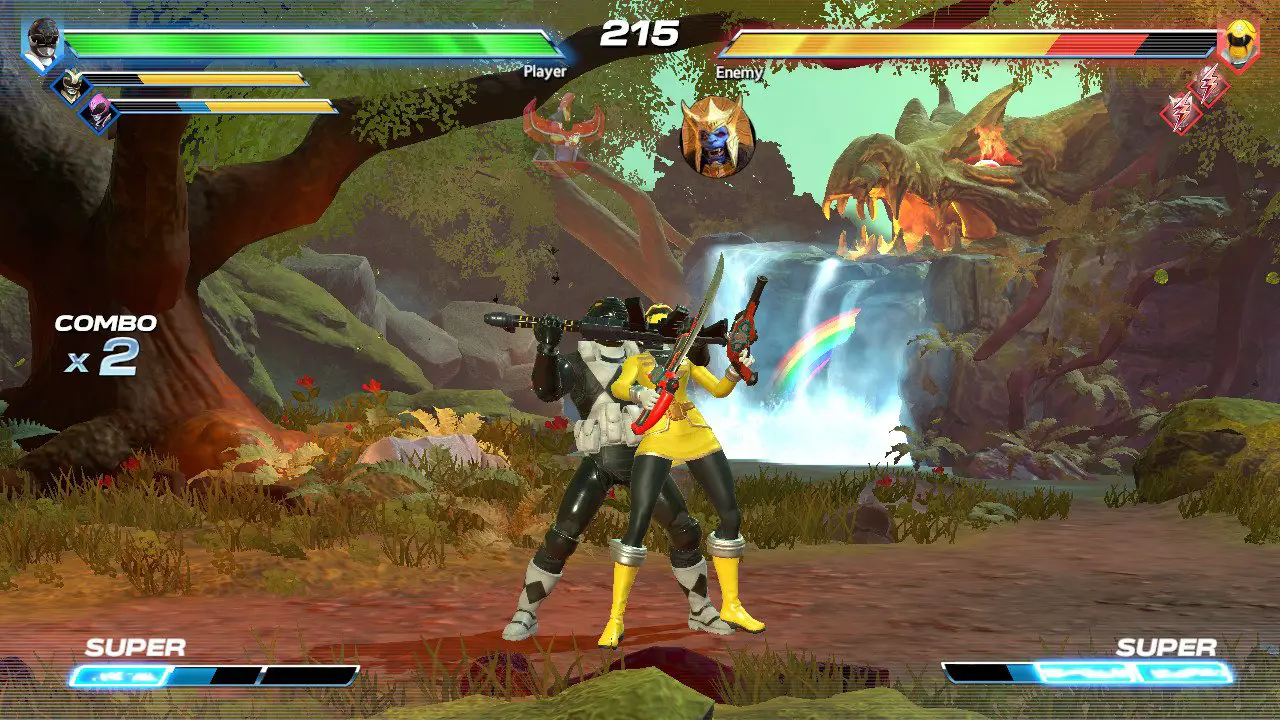This screenshot has height=720, width=1280.
Task: Select the Pink Ranger assist portrait
Action: pyautogui.click(x=99, y=111)
